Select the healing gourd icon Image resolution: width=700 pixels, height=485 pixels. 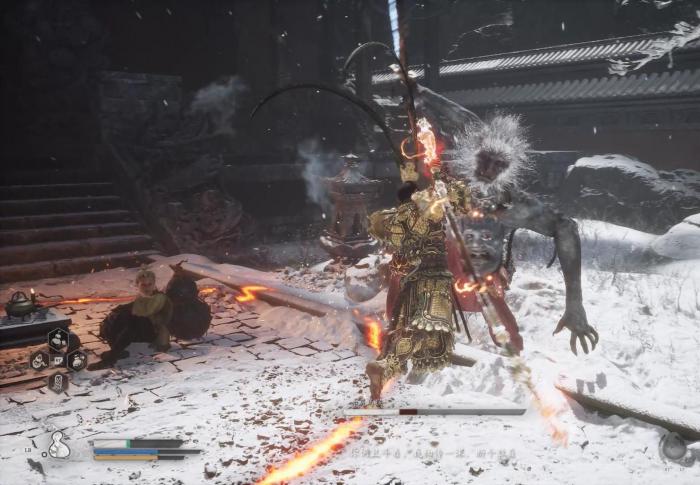(x=59, y=446)
